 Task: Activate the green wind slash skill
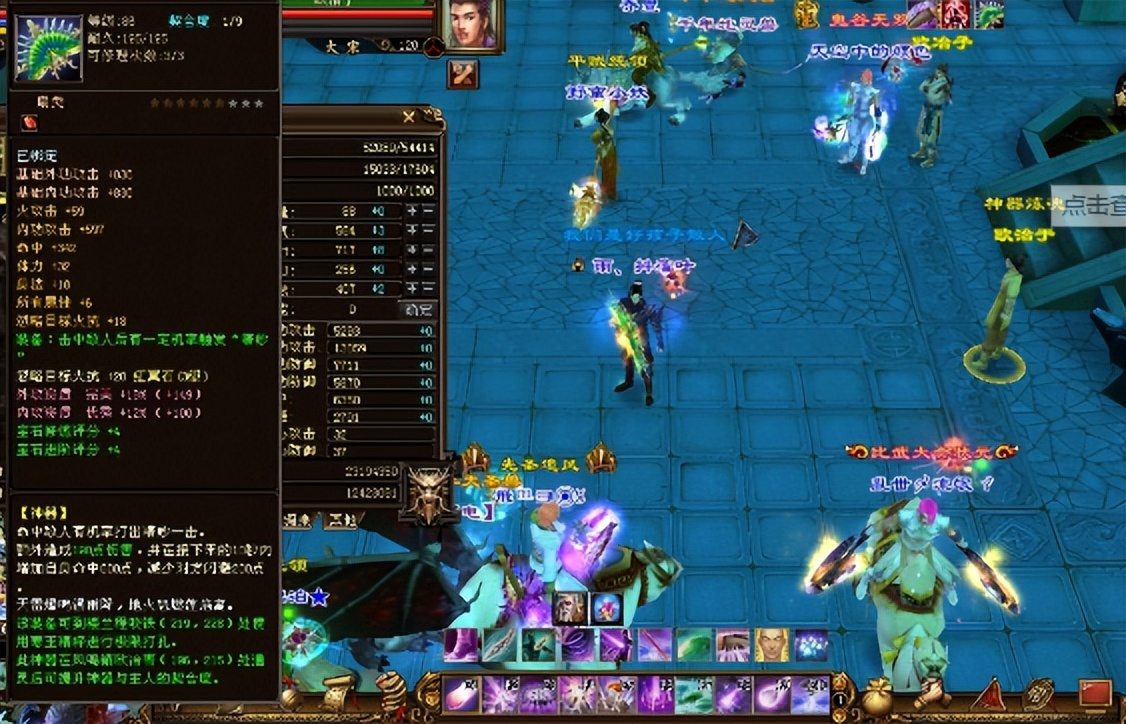695,645
